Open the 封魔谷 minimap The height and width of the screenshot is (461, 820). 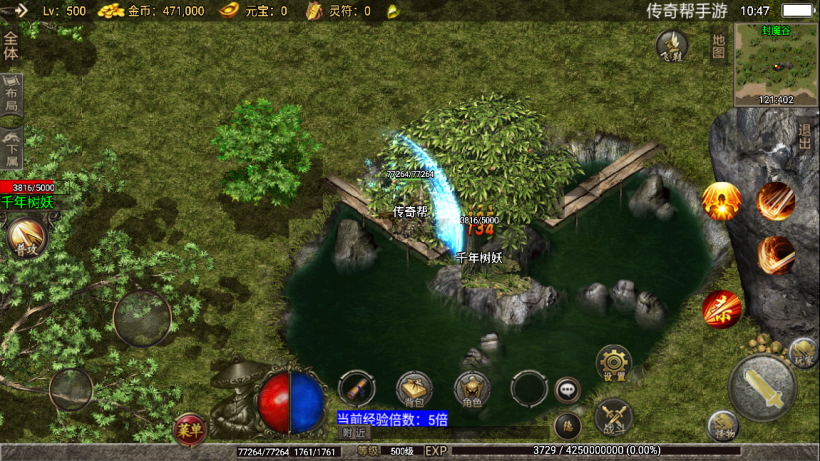[x=776, y=63]
